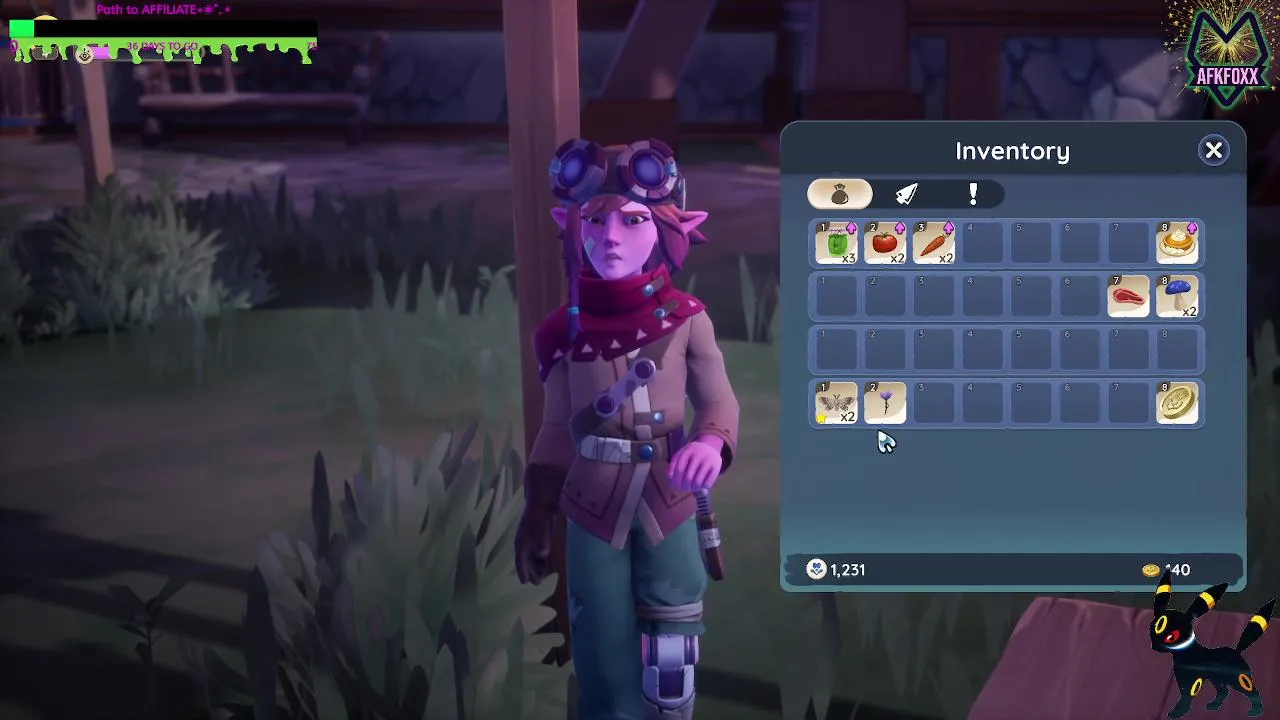Select the cream-topped pie slot
This screenshot has height=720, width=1280.
tap(1177, 244)
